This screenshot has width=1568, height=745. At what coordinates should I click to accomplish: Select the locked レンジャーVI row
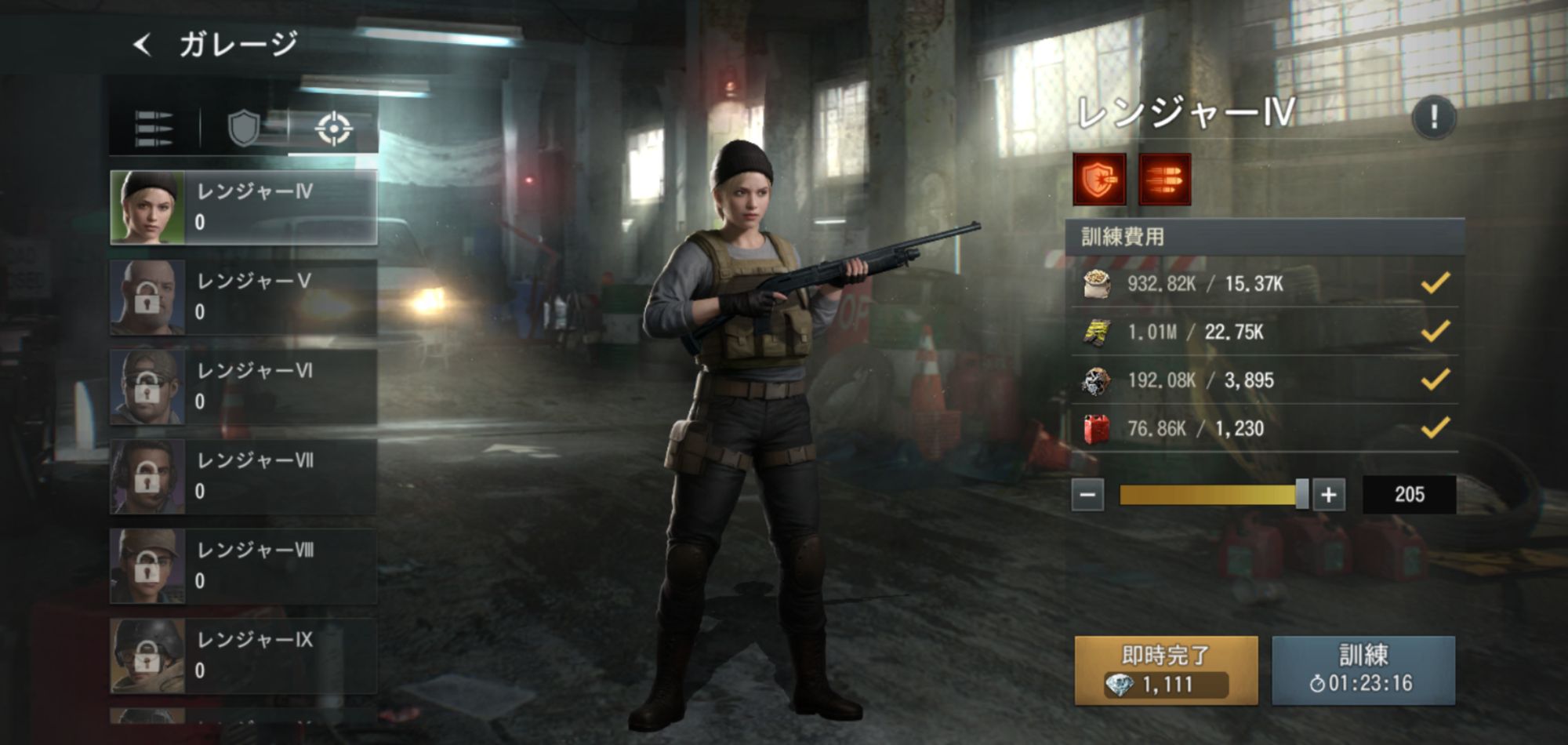244,387
